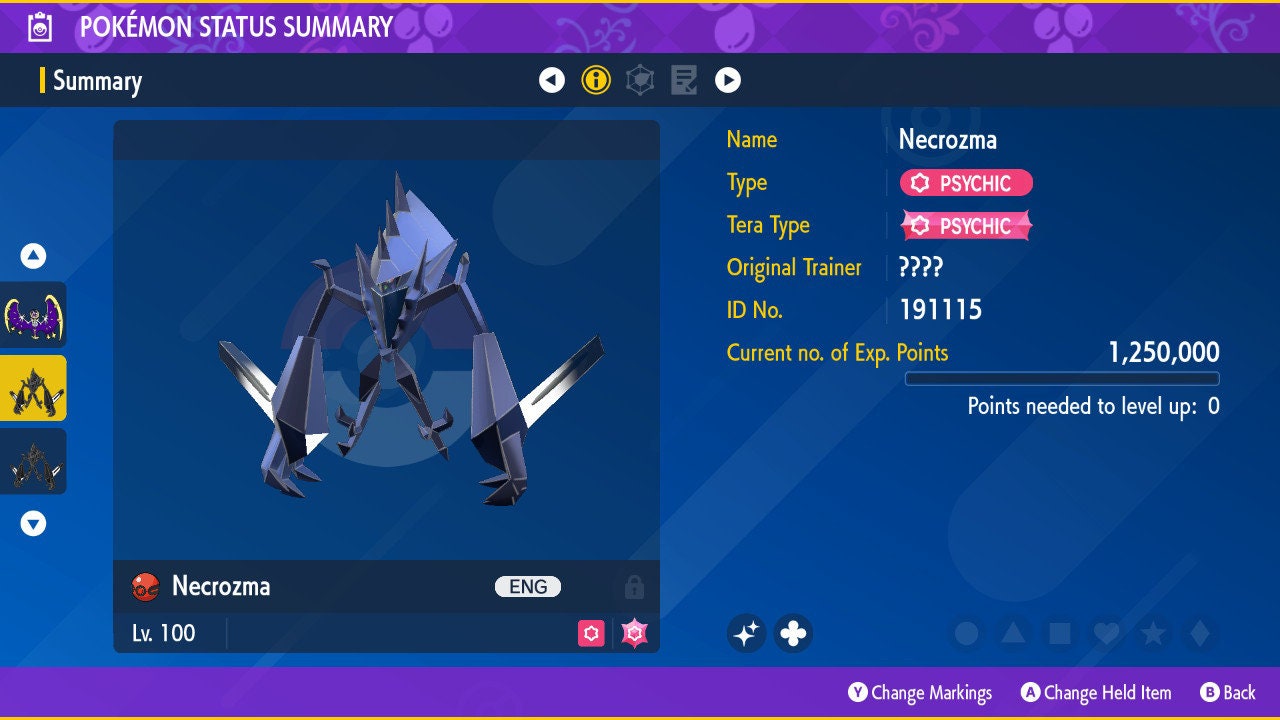1280x720 pixels.
Task: Go to the next summary page arrow
Action: 728,80
